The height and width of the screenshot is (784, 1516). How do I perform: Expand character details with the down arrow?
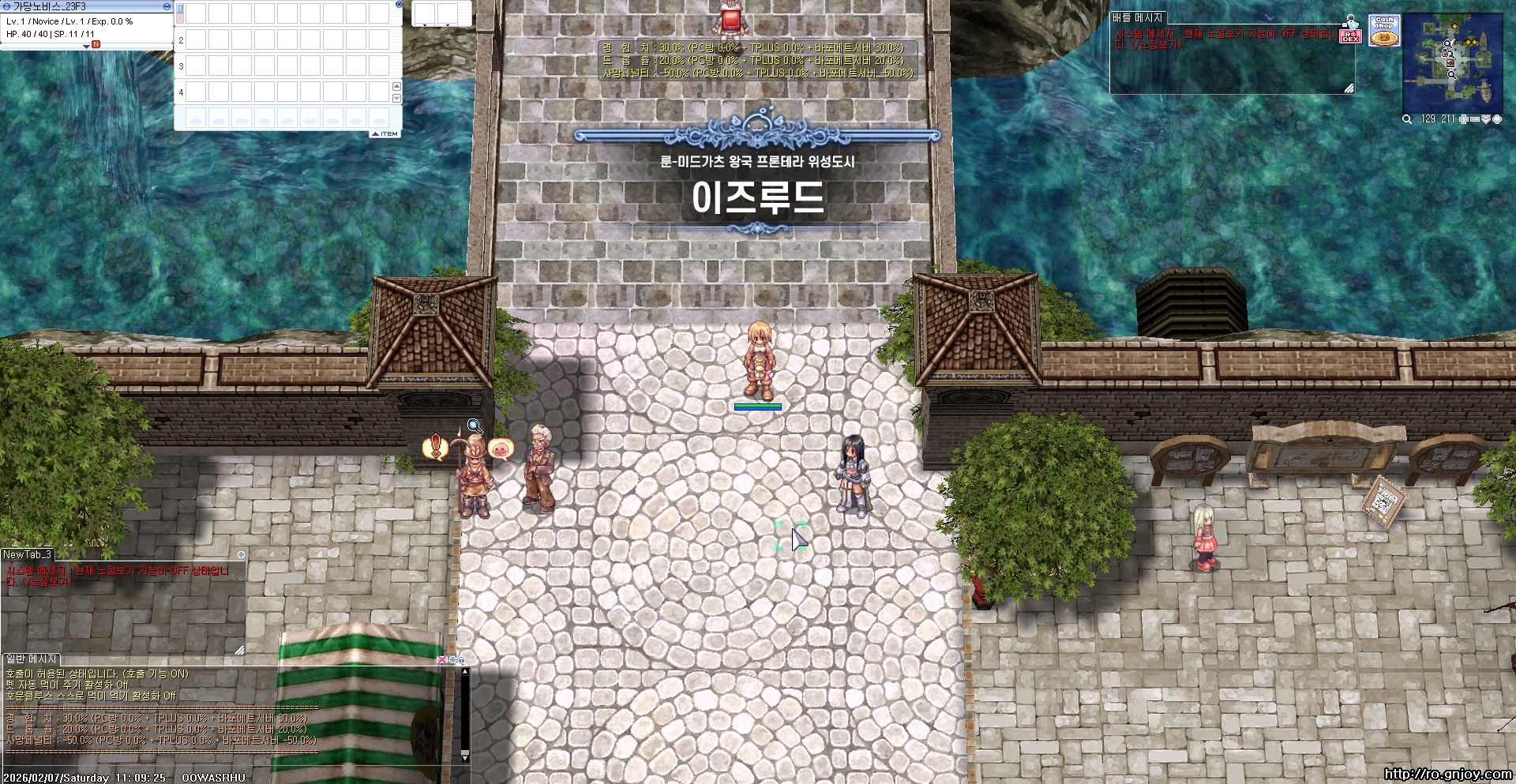pos(86,47)
